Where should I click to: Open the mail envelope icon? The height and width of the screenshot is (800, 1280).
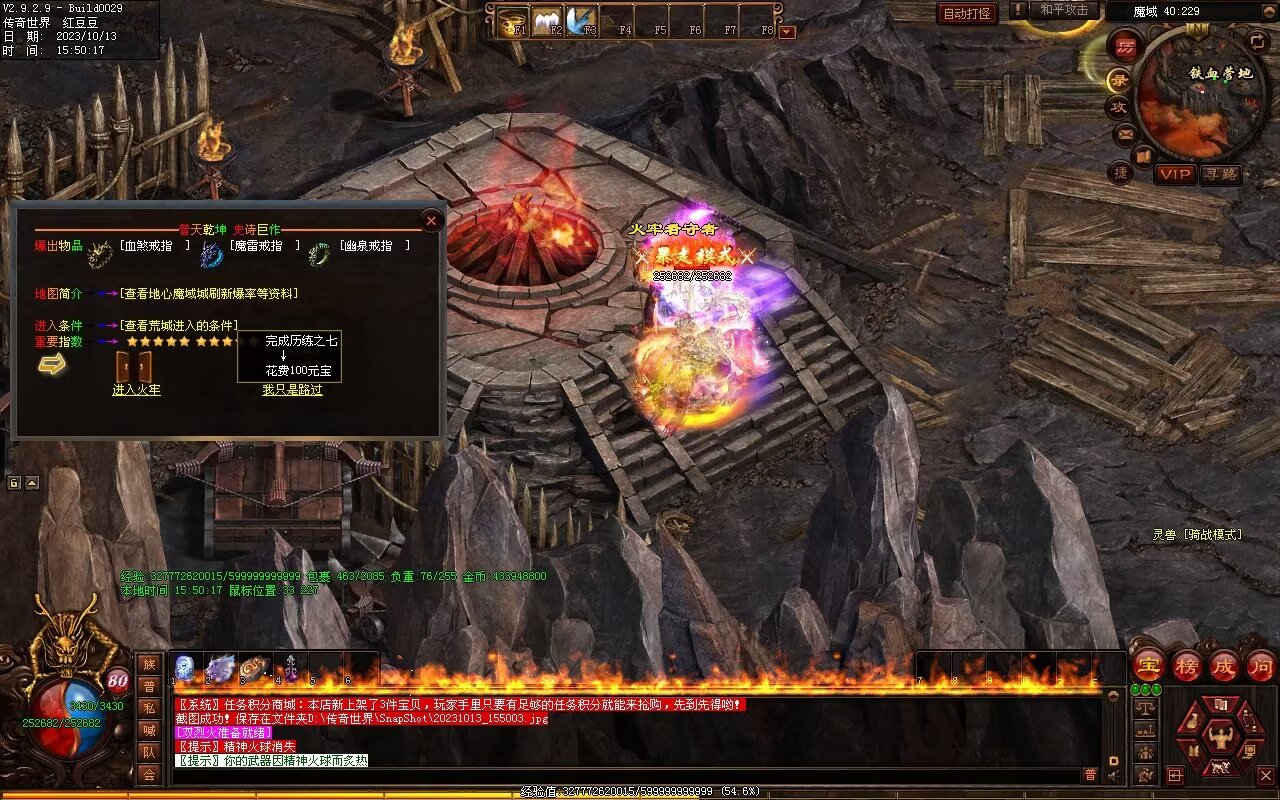tap(1125, 132)
